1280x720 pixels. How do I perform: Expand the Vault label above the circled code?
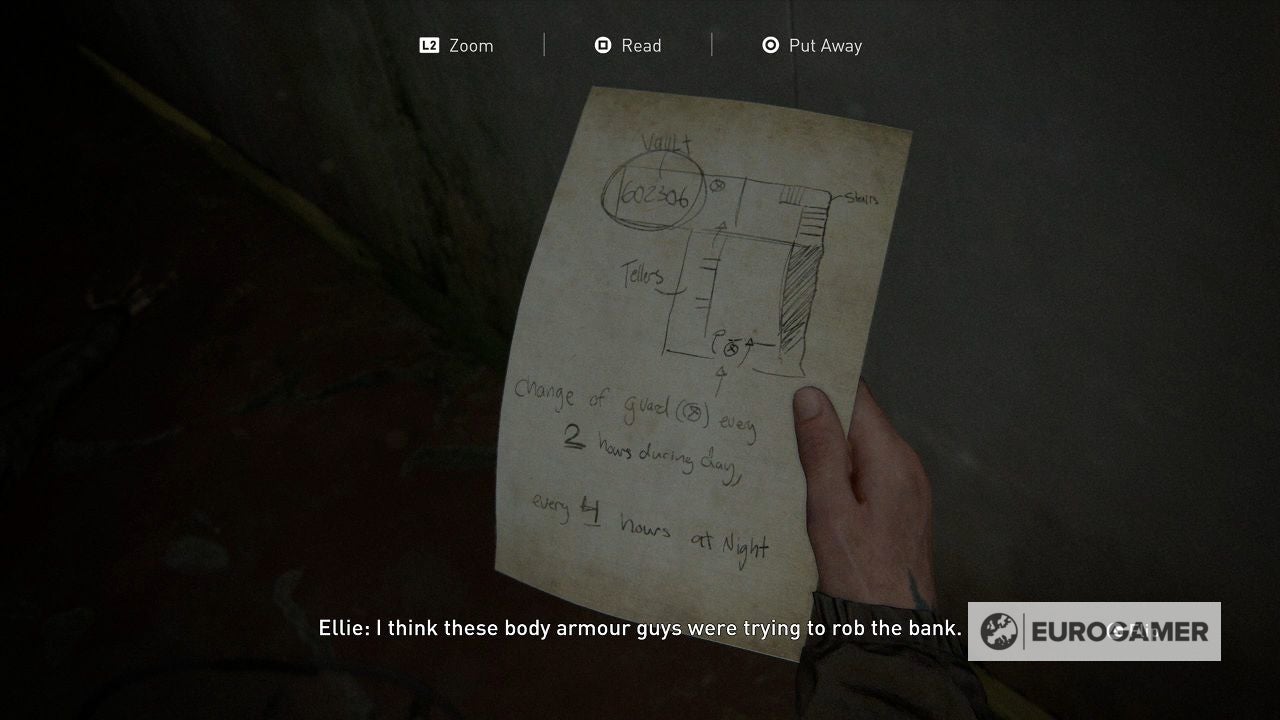pos(666,143)
